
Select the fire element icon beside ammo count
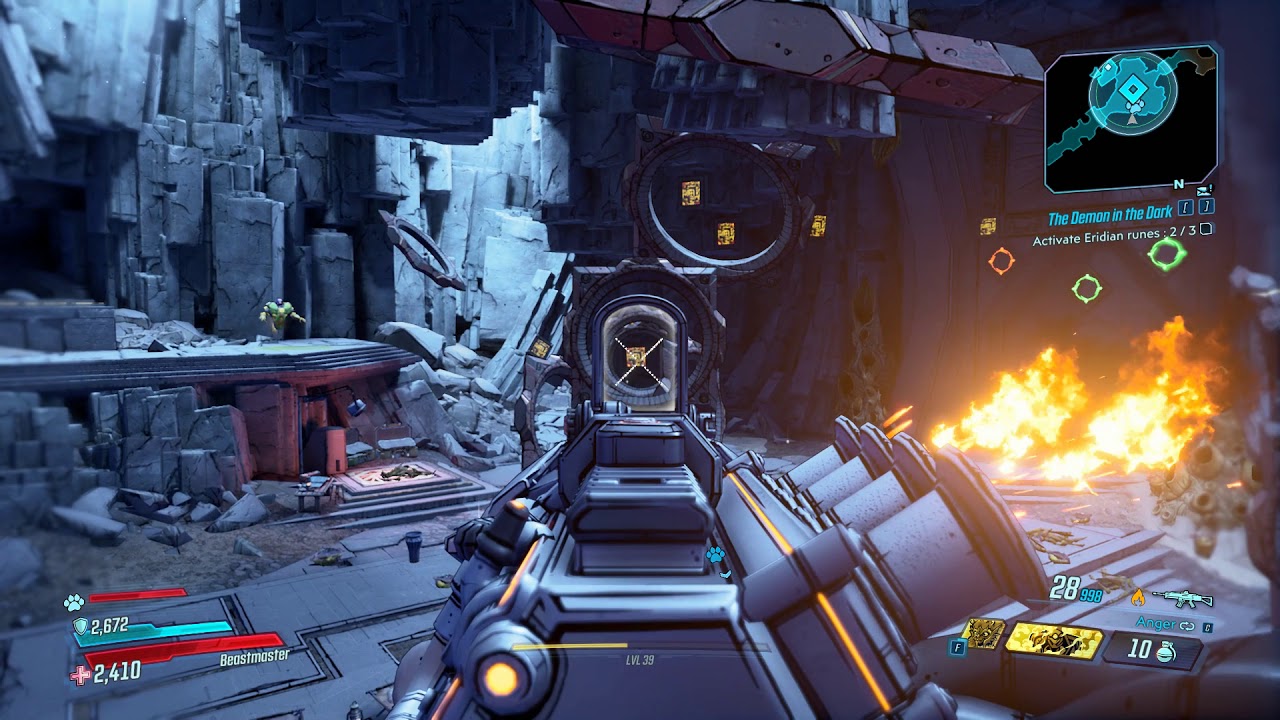click(1140, 597)
